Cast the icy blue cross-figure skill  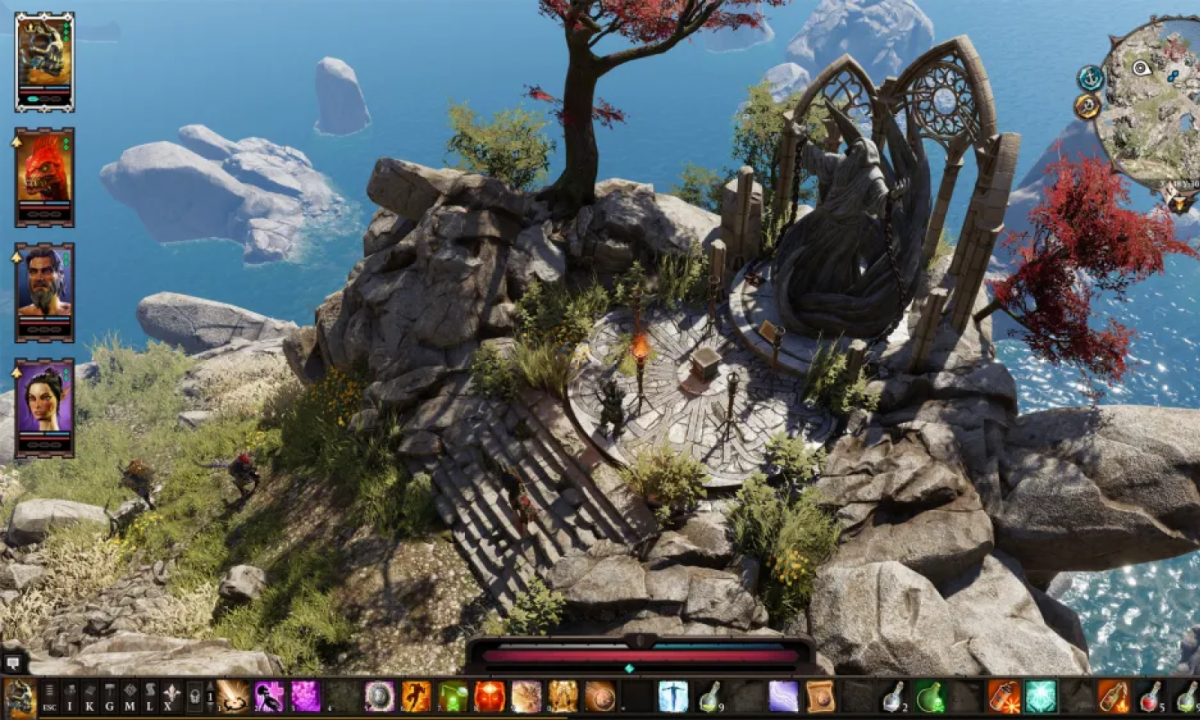point(673,696)
